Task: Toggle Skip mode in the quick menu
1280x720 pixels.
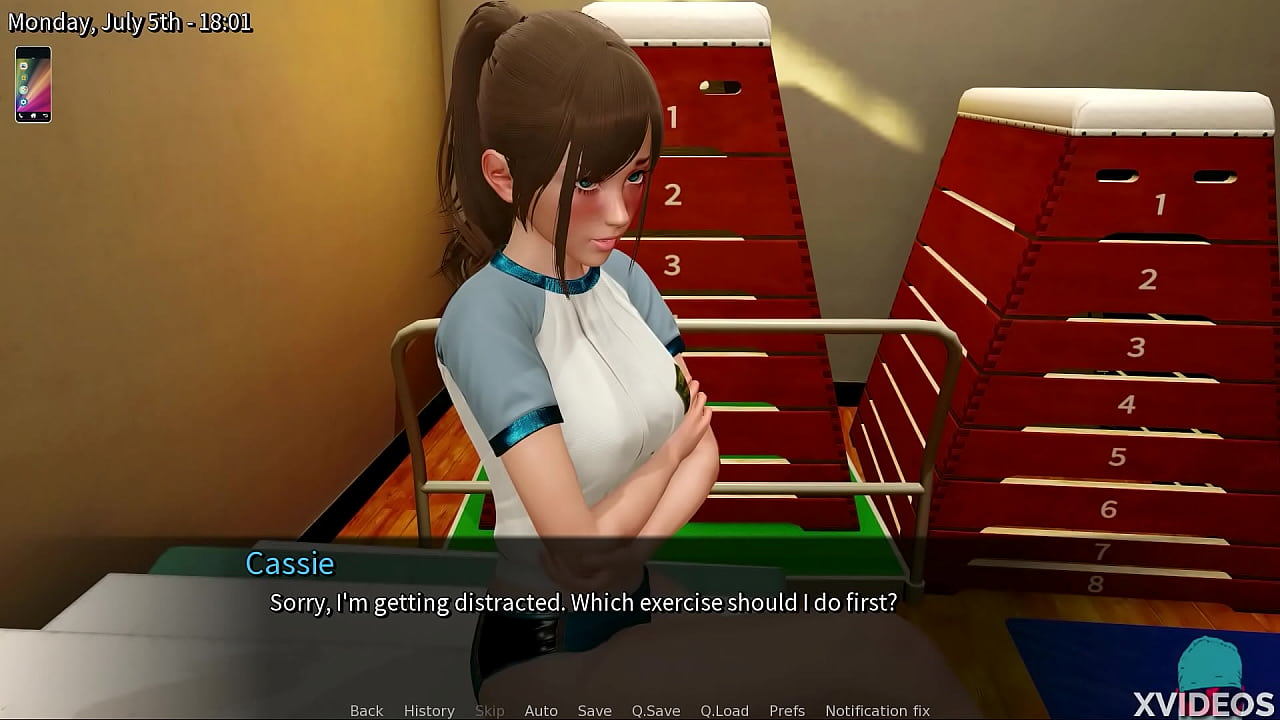Action: pos(489,710)
